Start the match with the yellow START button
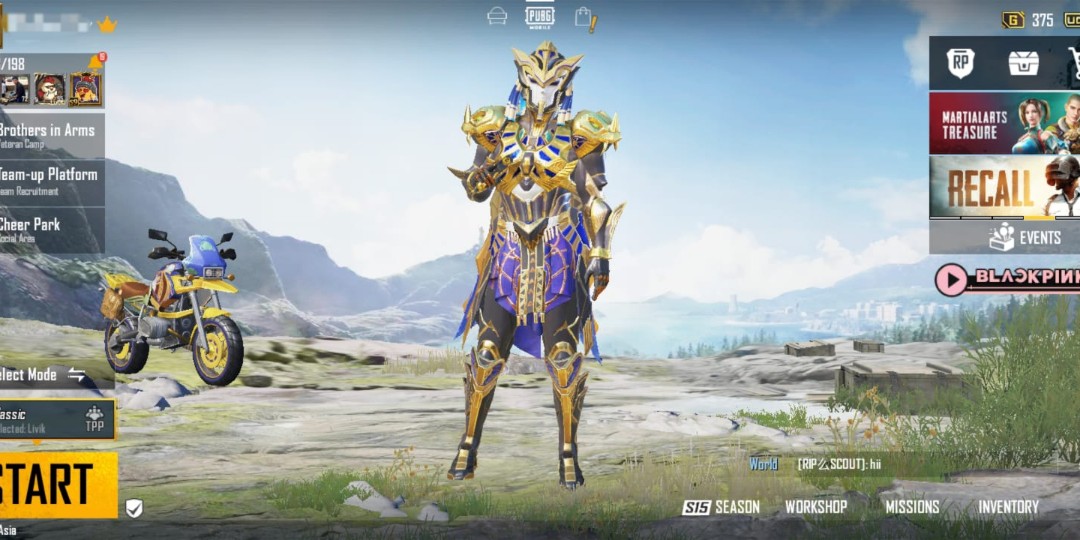Viewport: 1080px width, 540px height. tap(55, 485)
